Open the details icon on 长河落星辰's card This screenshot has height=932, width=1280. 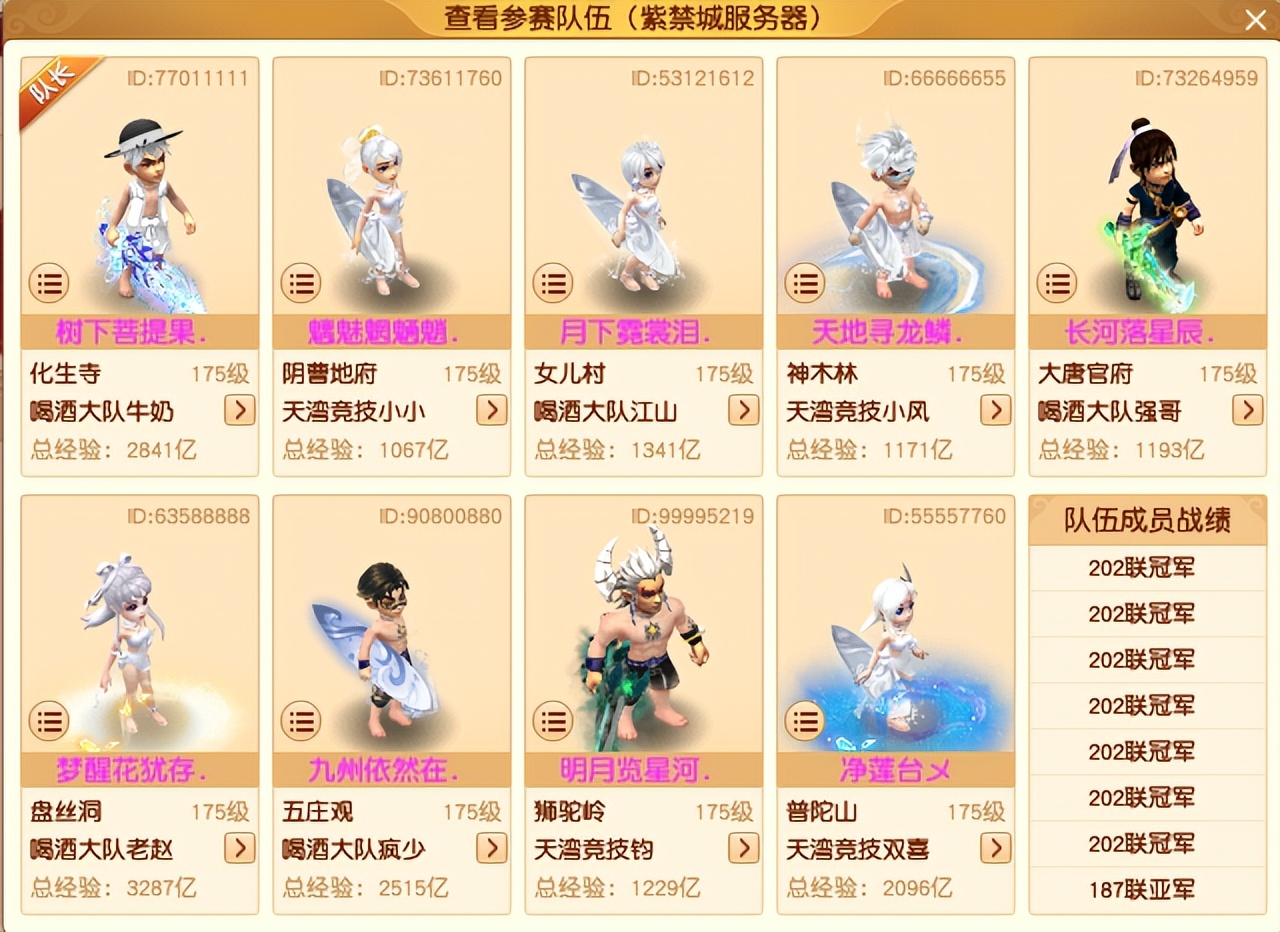pos(1055,284)
